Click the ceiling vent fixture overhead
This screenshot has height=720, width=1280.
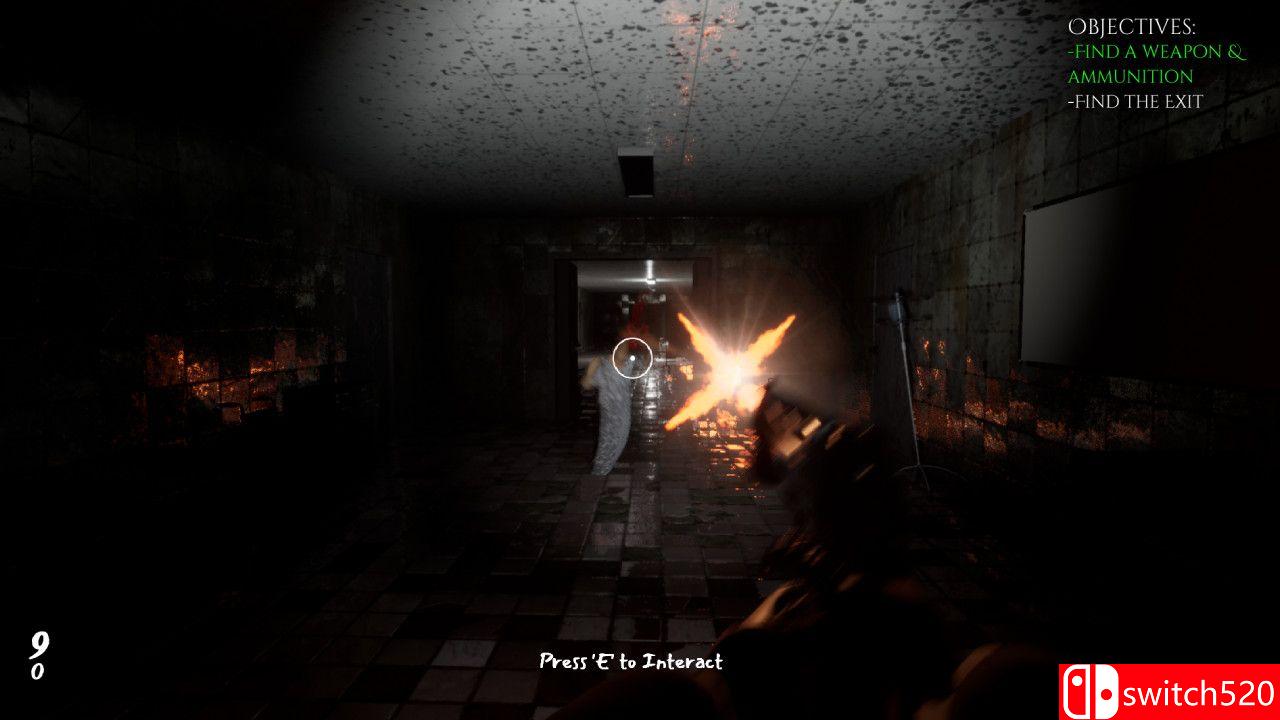(638, 172)
